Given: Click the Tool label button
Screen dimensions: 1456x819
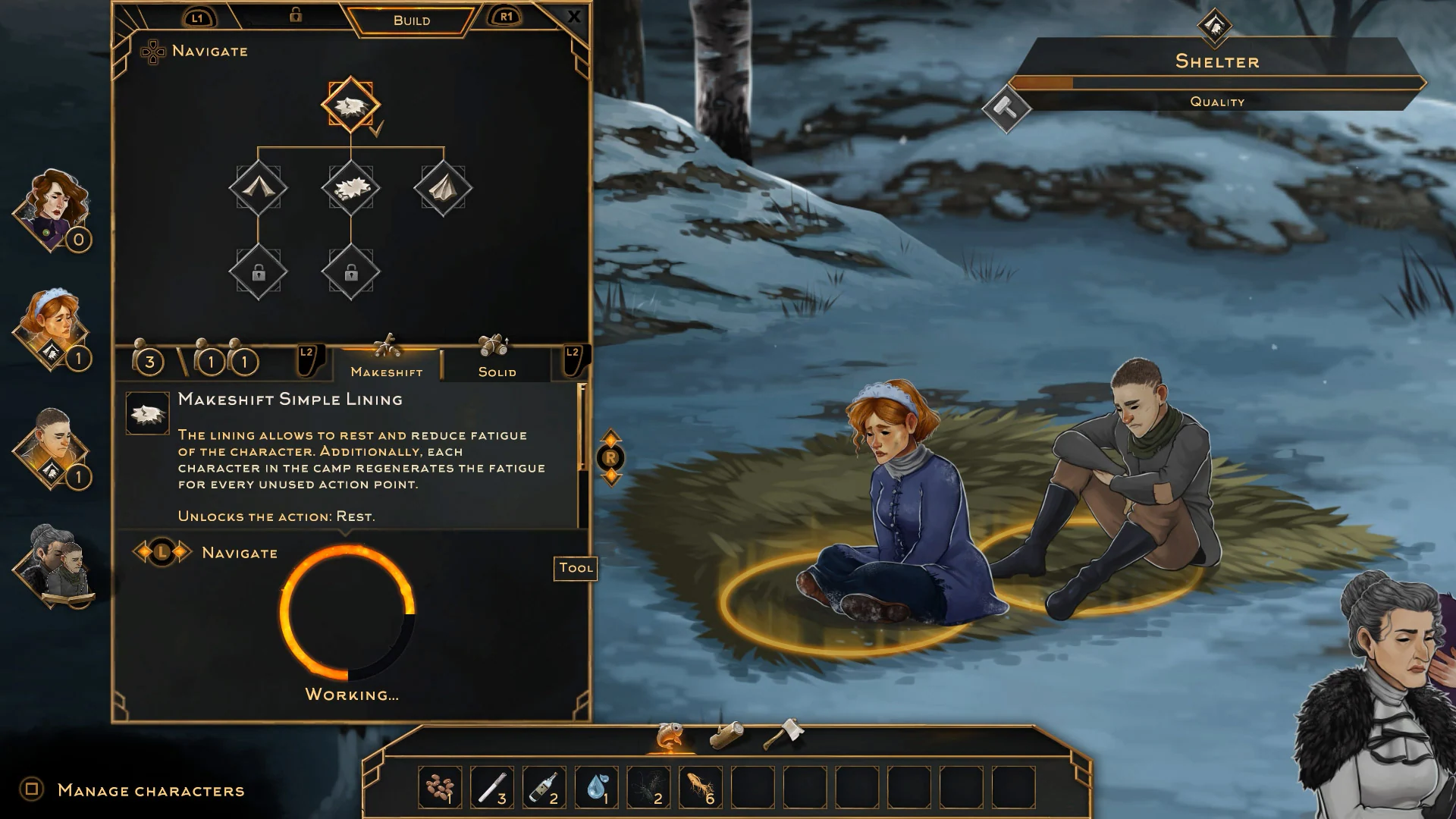Looking at the screenshot, I should pos(575,569).
